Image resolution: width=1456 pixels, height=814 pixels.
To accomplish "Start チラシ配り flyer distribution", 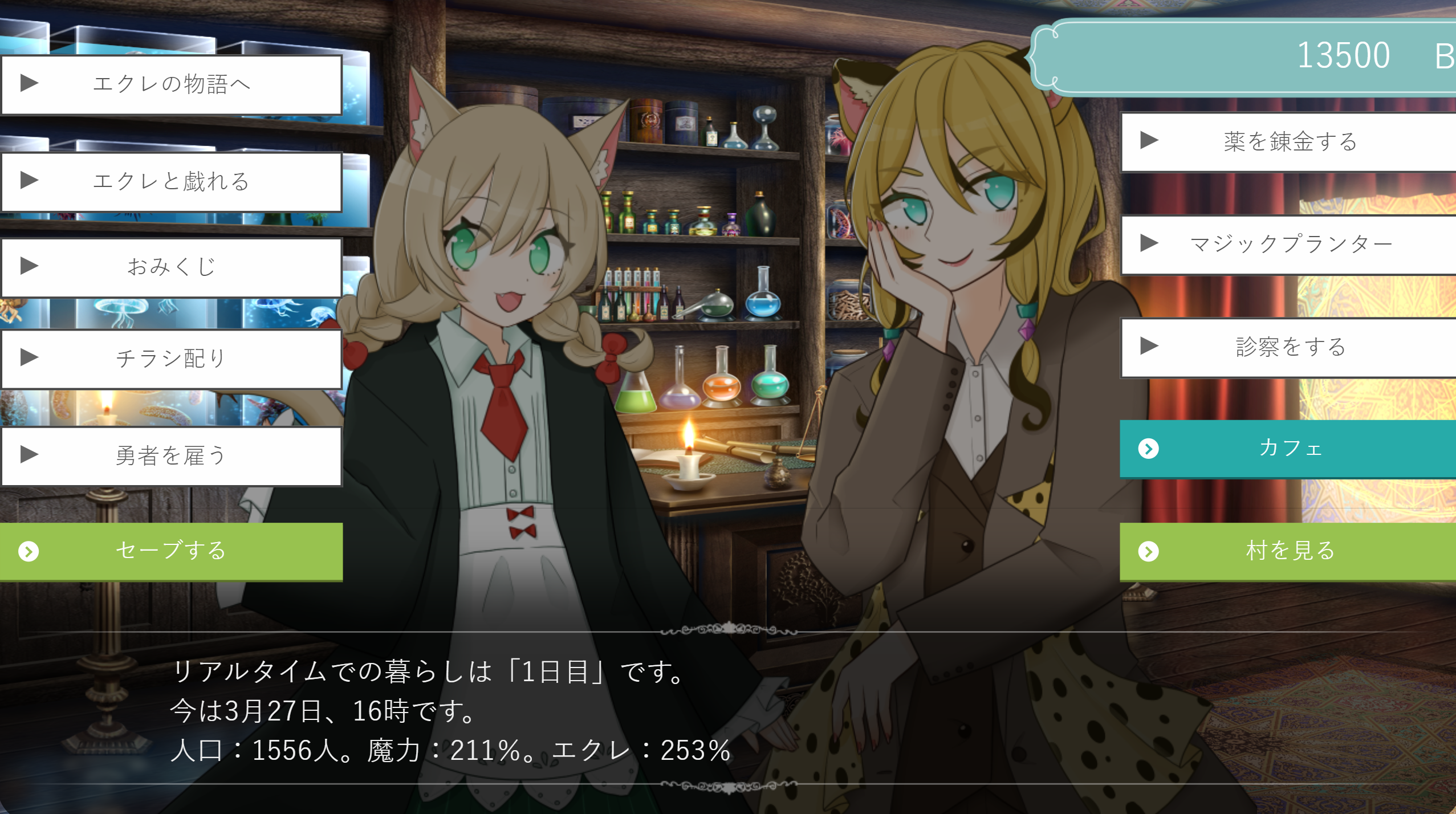I will coord(171,359).
